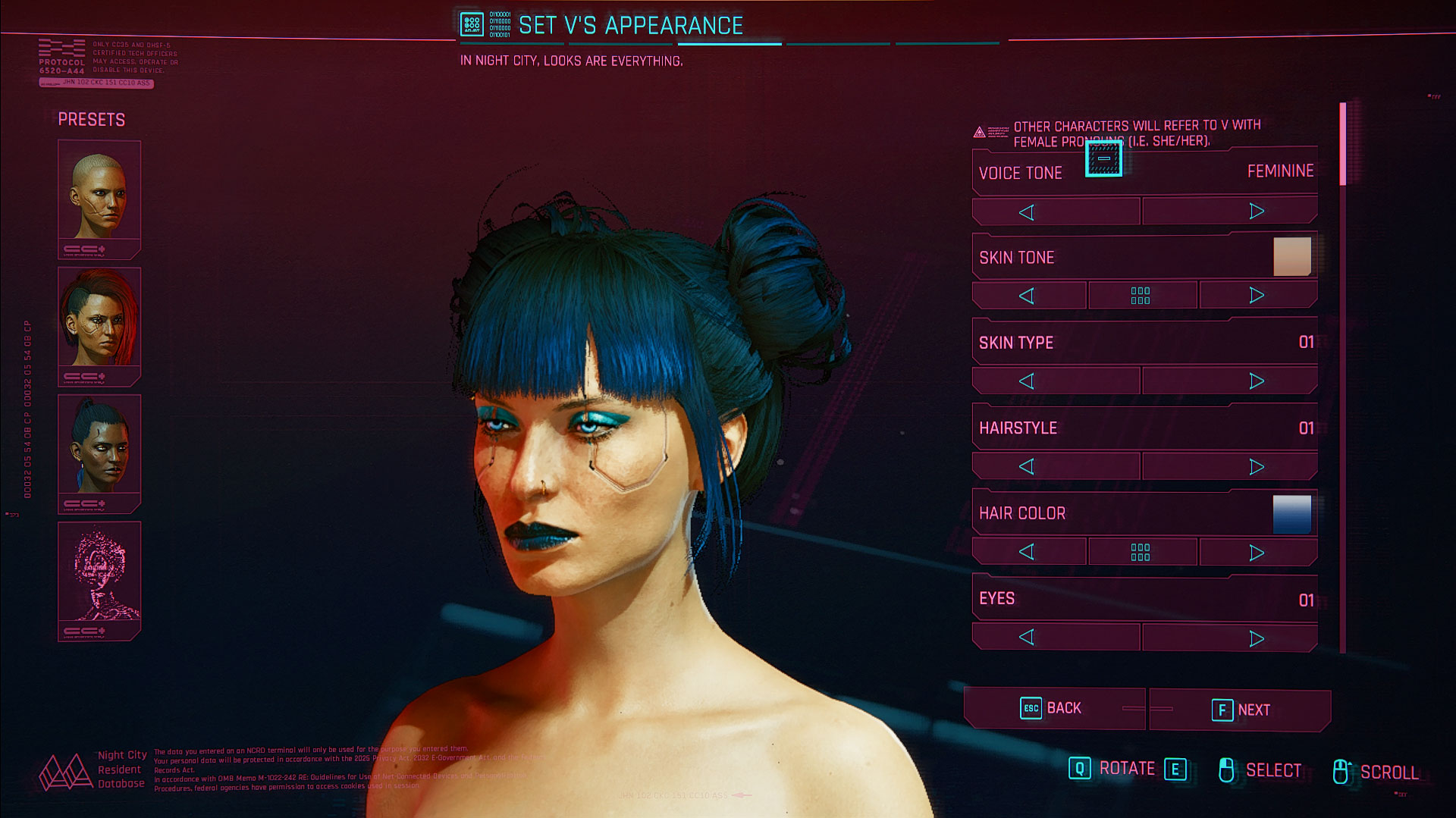
Task: Switch Voice Tone to previous option
Action: tap(1027, 212)
